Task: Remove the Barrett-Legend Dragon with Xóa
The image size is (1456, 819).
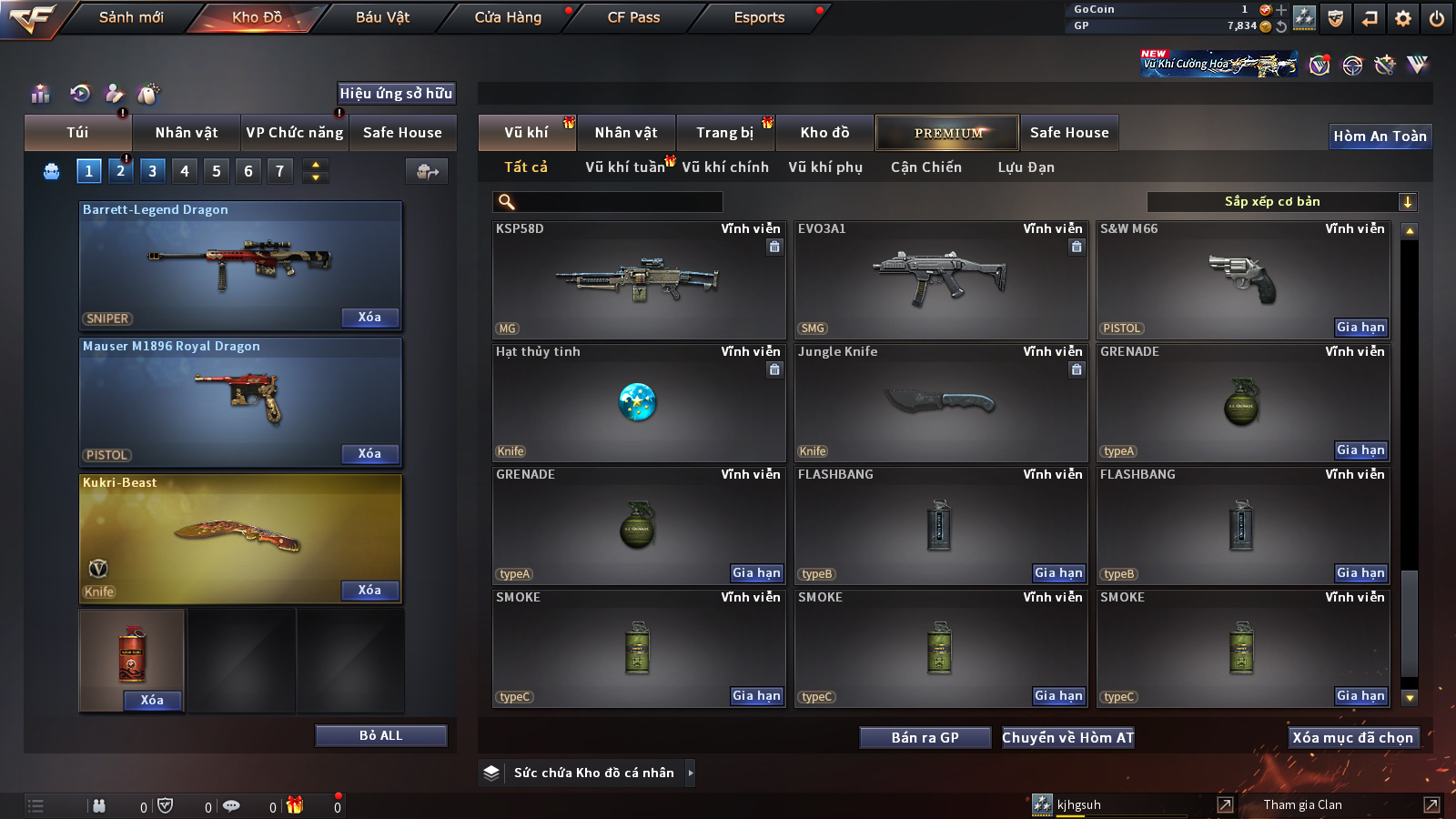Action: [x=369, y=318]
